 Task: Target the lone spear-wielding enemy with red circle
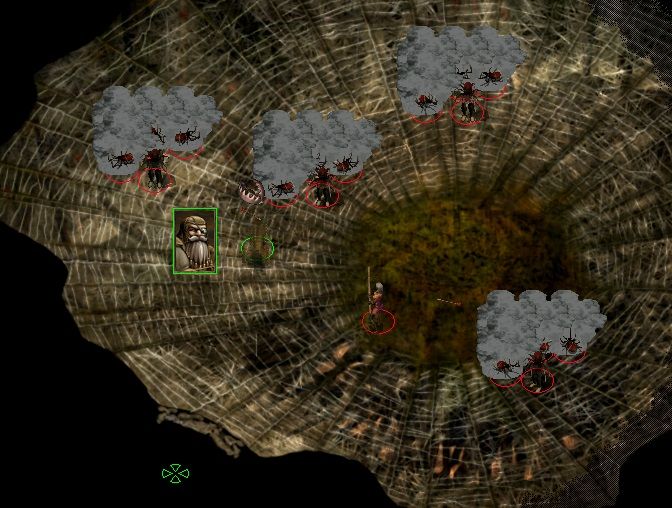pyautogui.click(x=377, y=310)
